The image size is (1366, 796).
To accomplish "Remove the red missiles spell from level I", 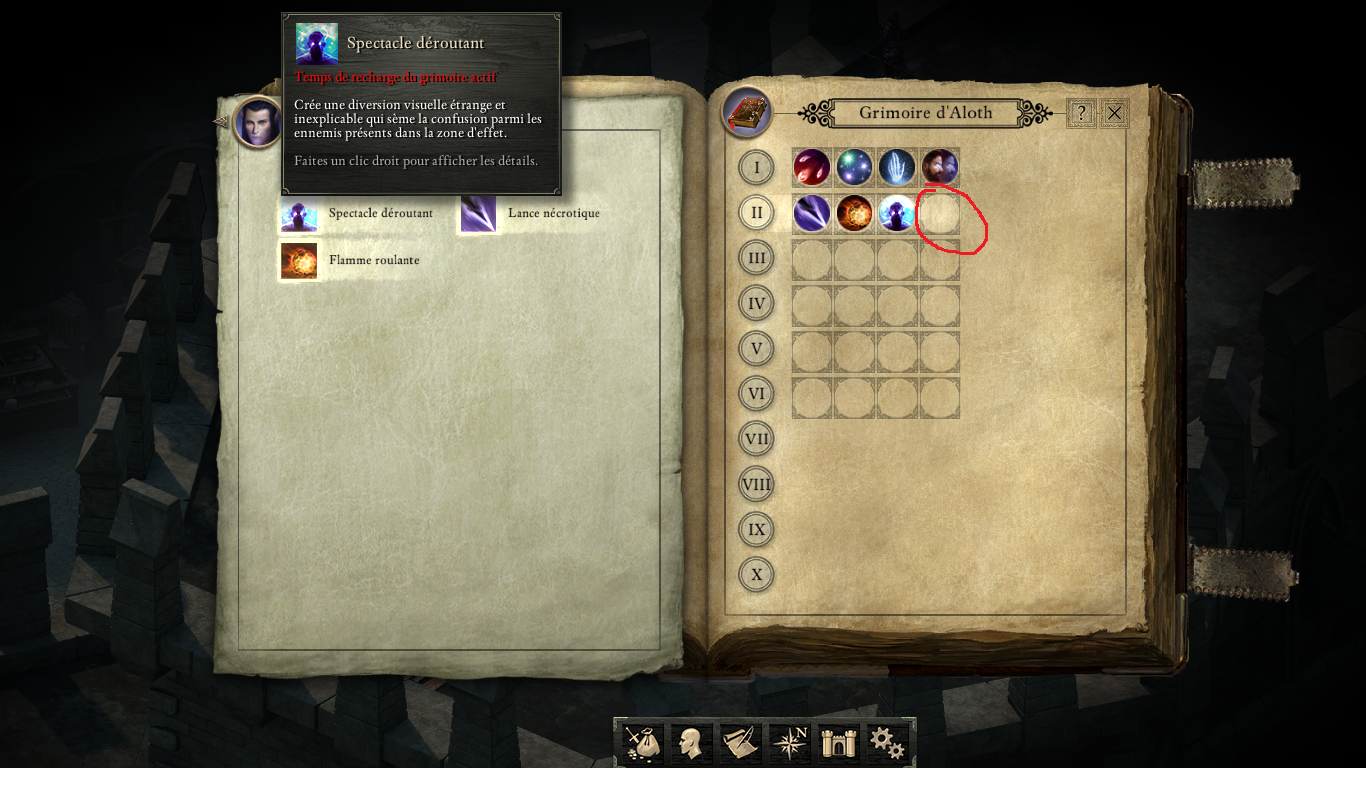I will pos(811,167).
